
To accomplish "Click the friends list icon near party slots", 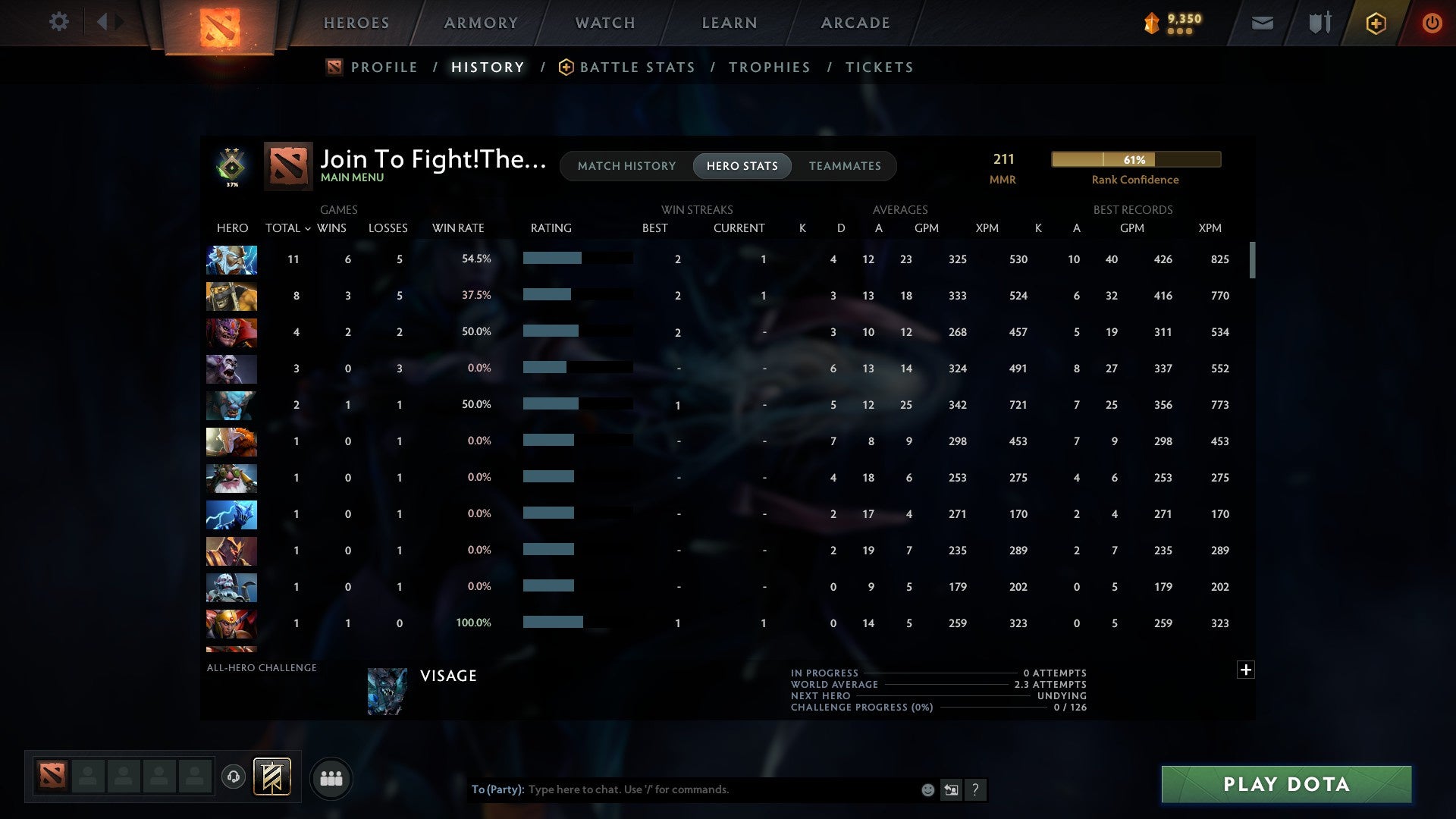I will [x=331, y=777].
